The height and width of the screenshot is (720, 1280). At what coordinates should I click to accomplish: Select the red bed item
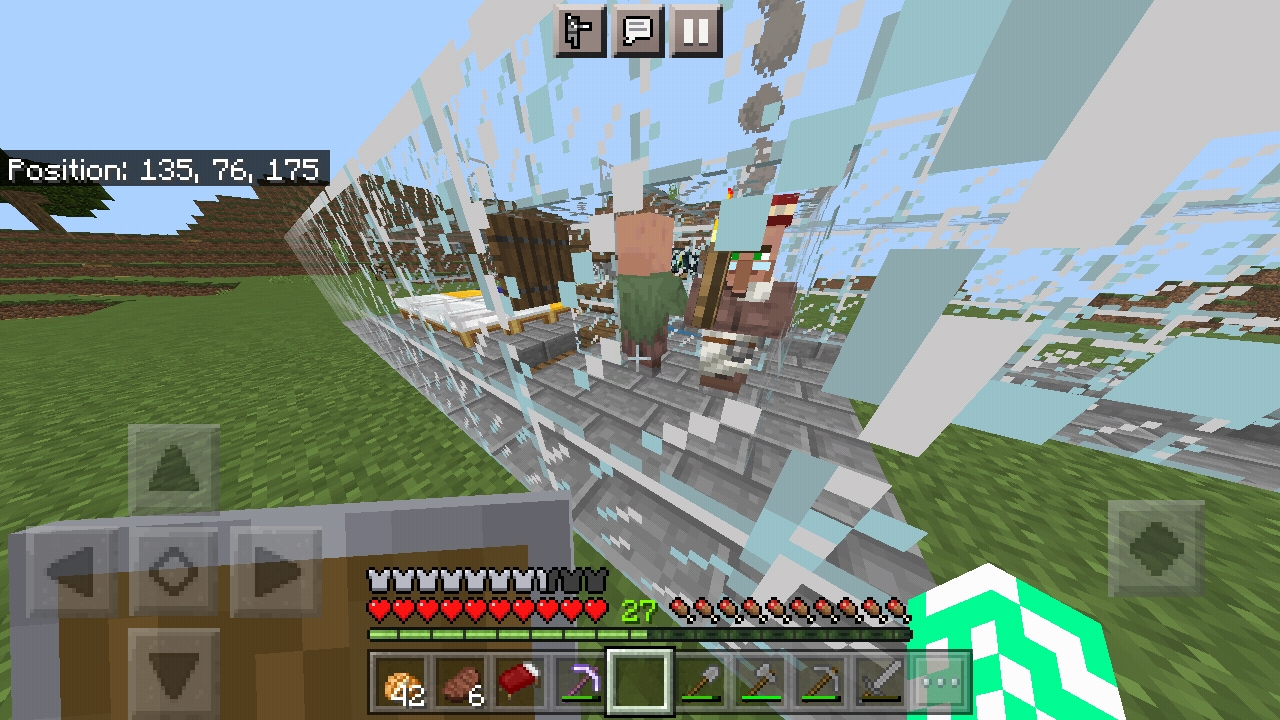[x=520, y=681]
